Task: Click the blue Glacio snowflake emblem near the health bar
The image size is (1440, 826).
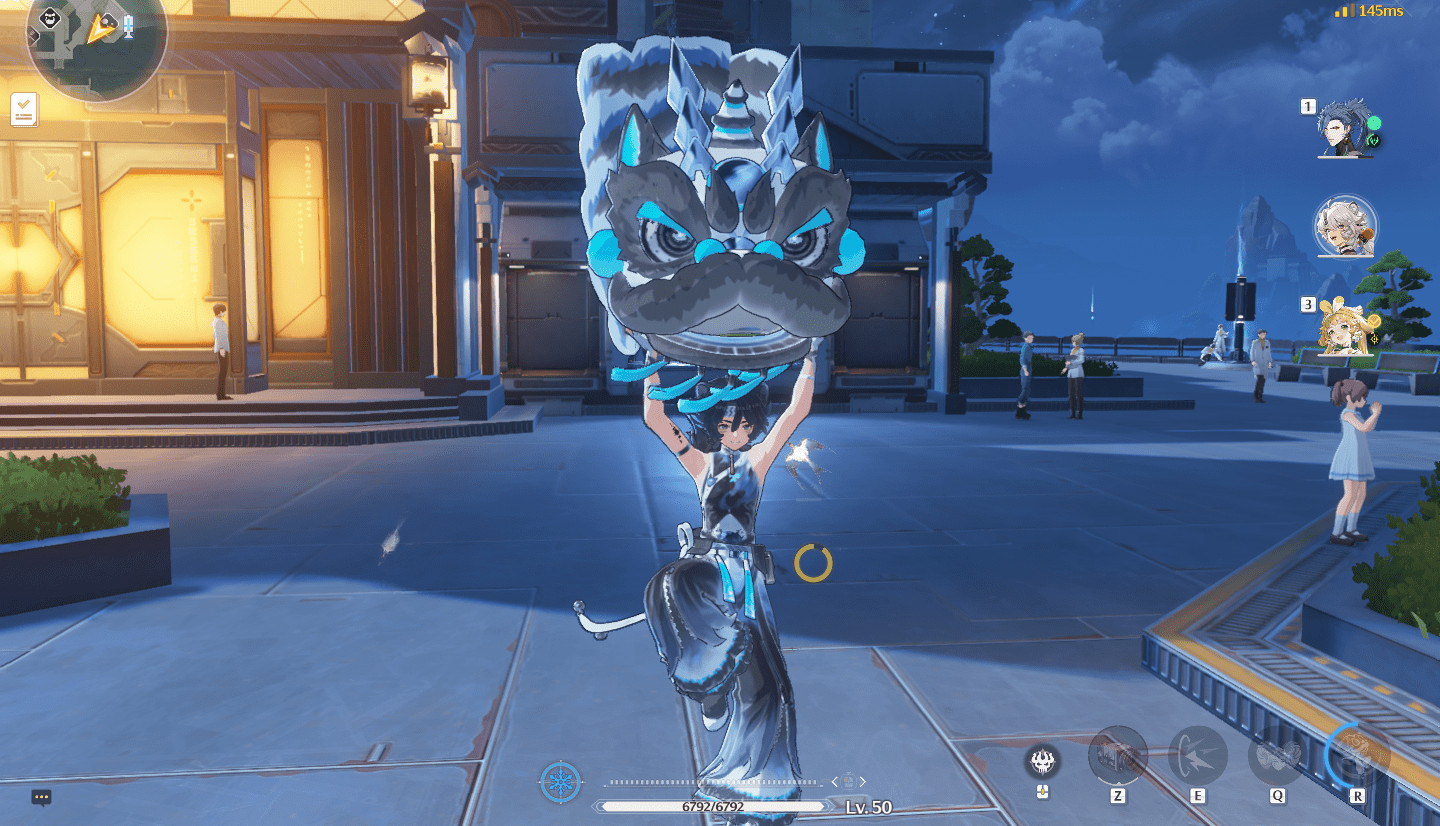Action: pyautogui.click(x=560, y=781)
